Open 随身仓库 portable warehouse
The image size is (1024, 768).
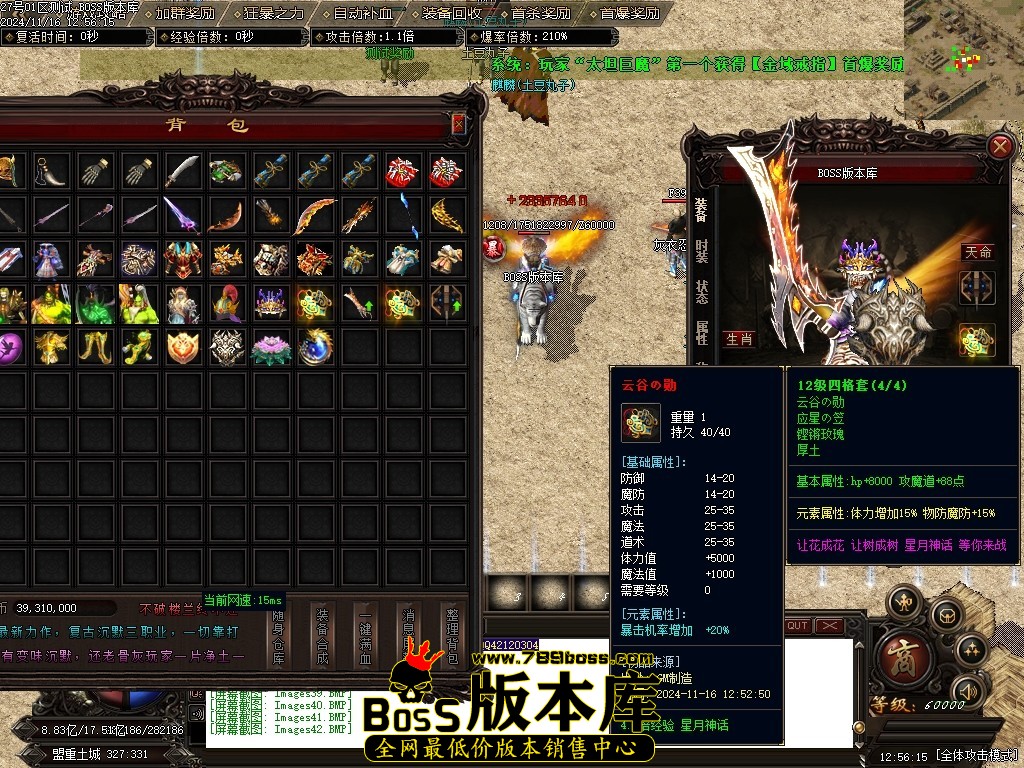point(279,636)
